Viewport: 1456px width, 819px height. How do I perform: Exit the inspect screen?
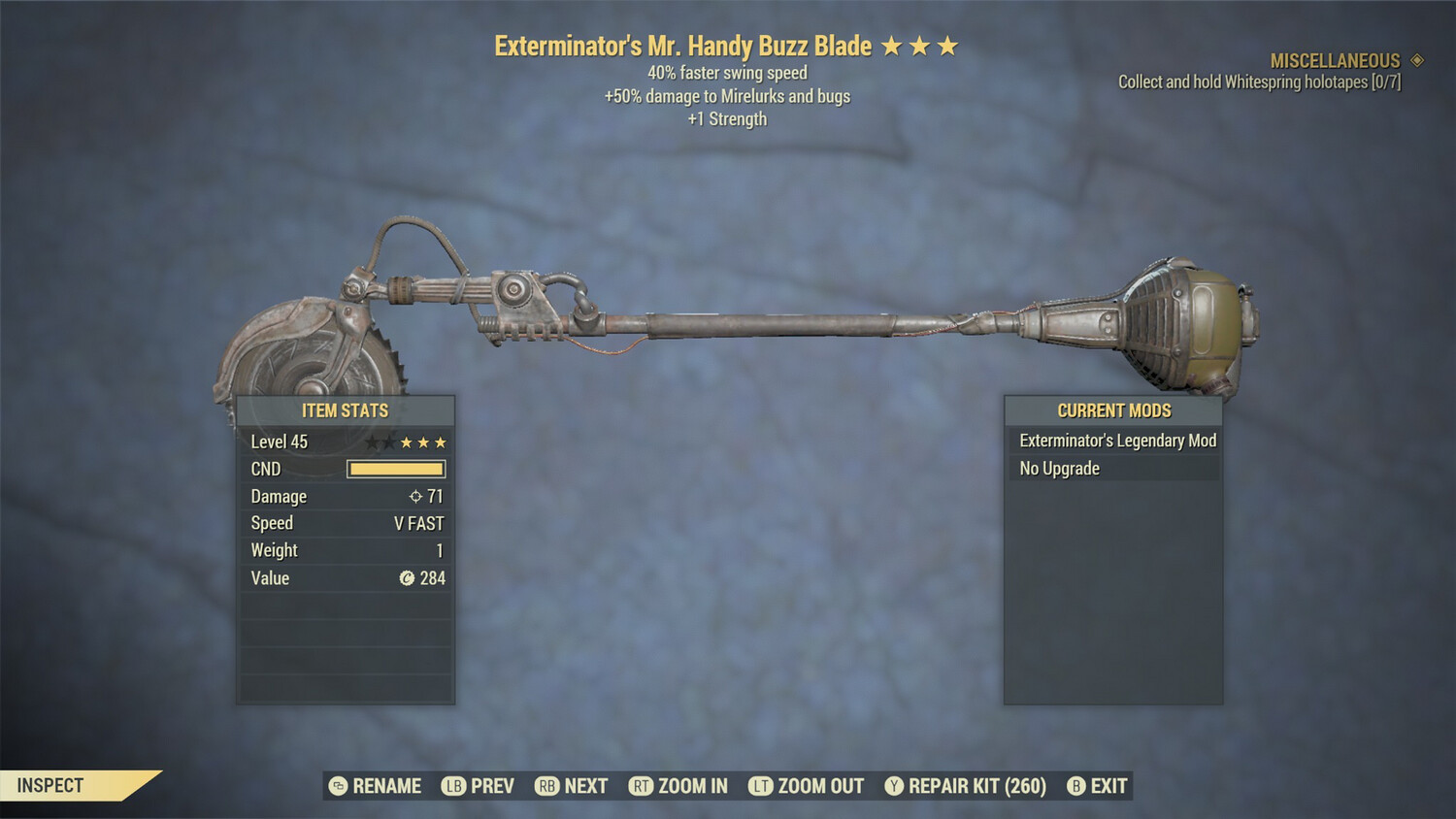pos(1098,786)
